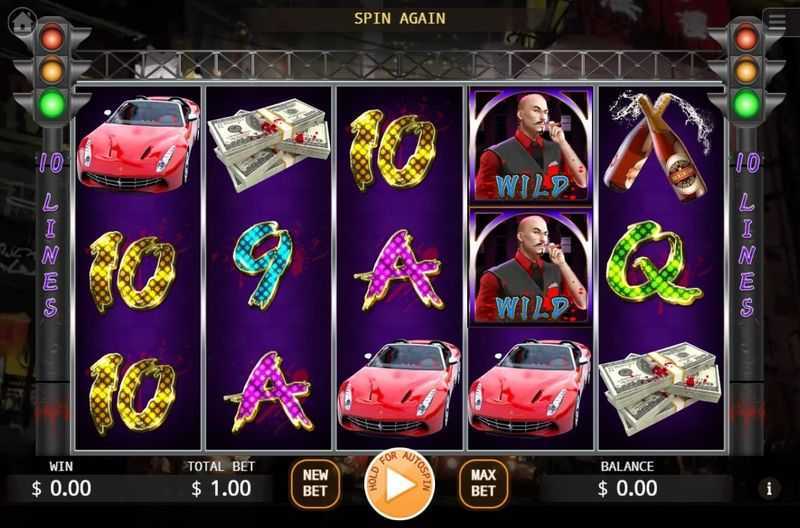Open the hamburger menu
This screenshot has height=528, width=800.
[x=777, y=17]
